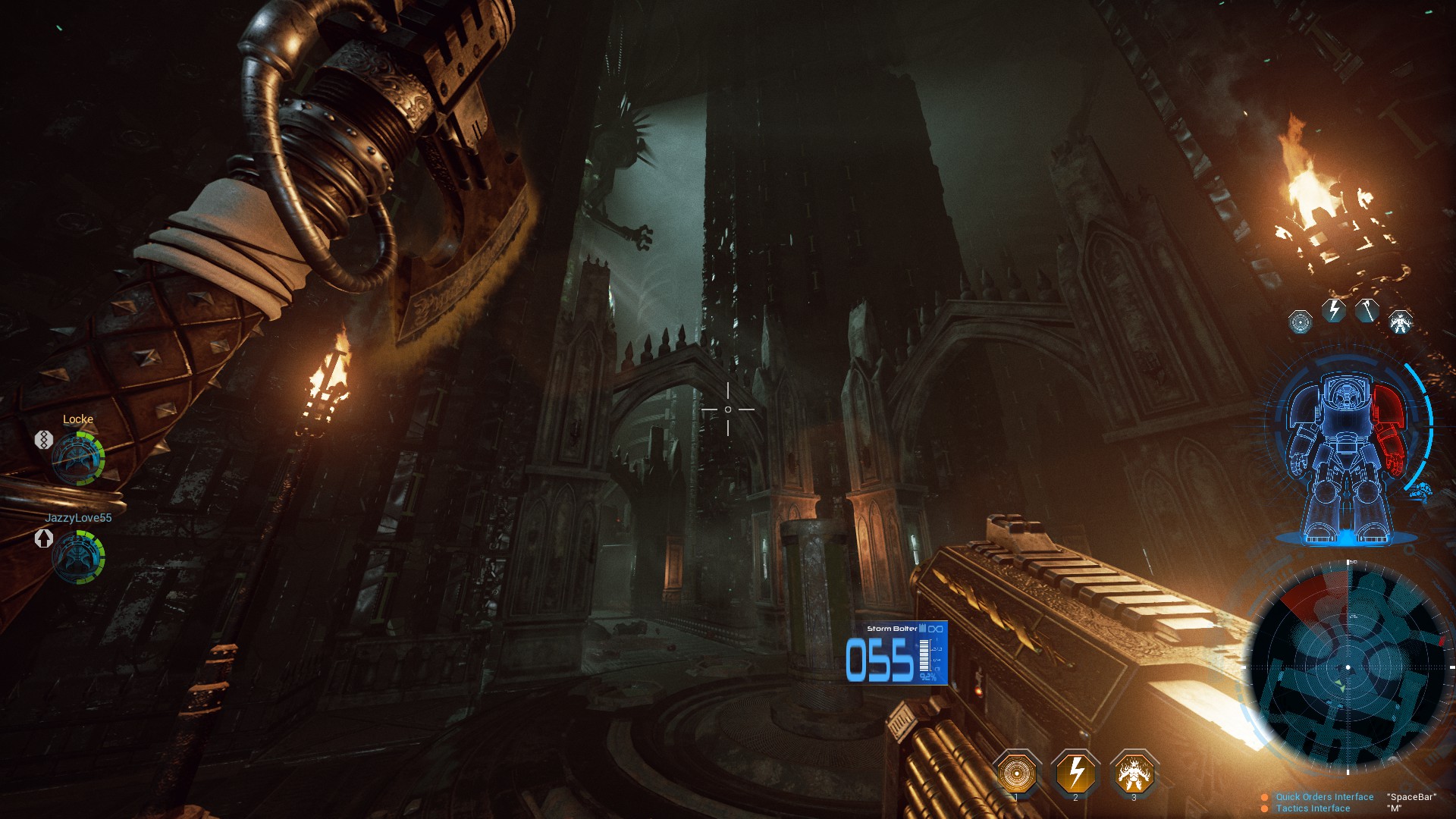
Task: Click the blue axe icon above the armor
Action: [1367, 311]
